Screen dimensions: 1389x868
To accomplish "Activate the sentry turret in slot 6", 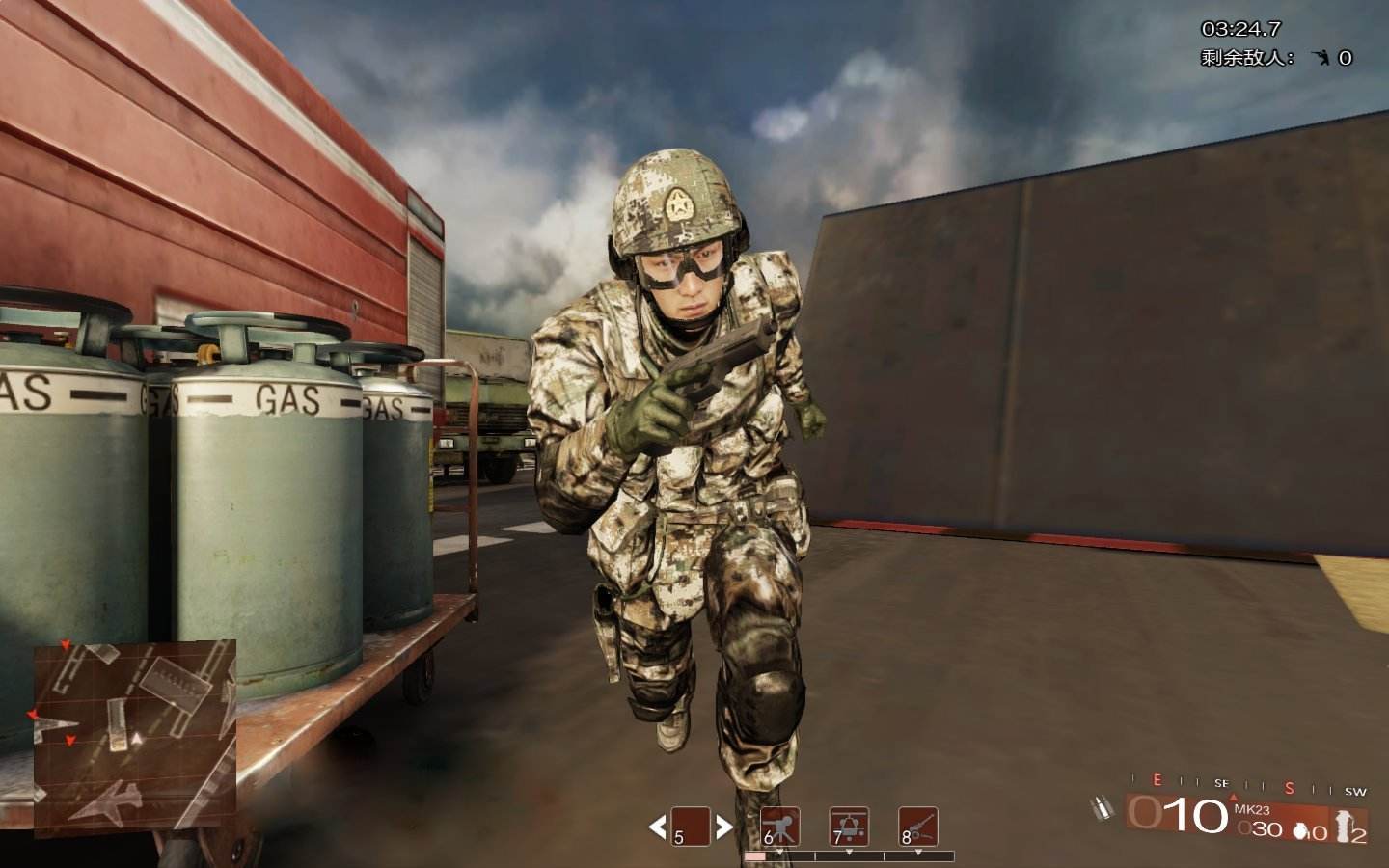I will [x=780, y=827].
